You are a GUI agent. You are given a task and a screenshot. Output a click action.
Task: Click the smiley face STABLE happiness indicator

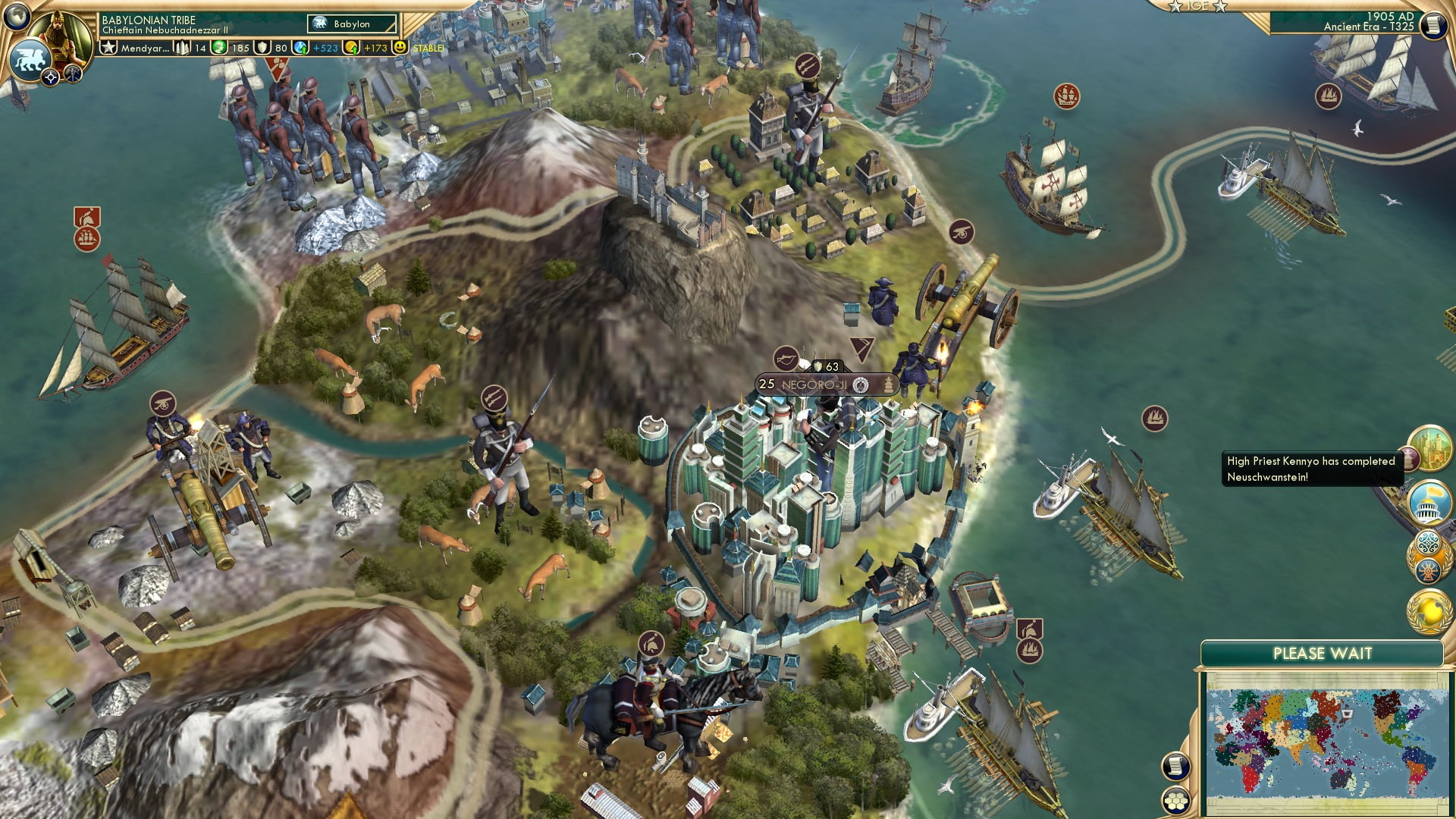pyautogui.click(x=400, y=46)
